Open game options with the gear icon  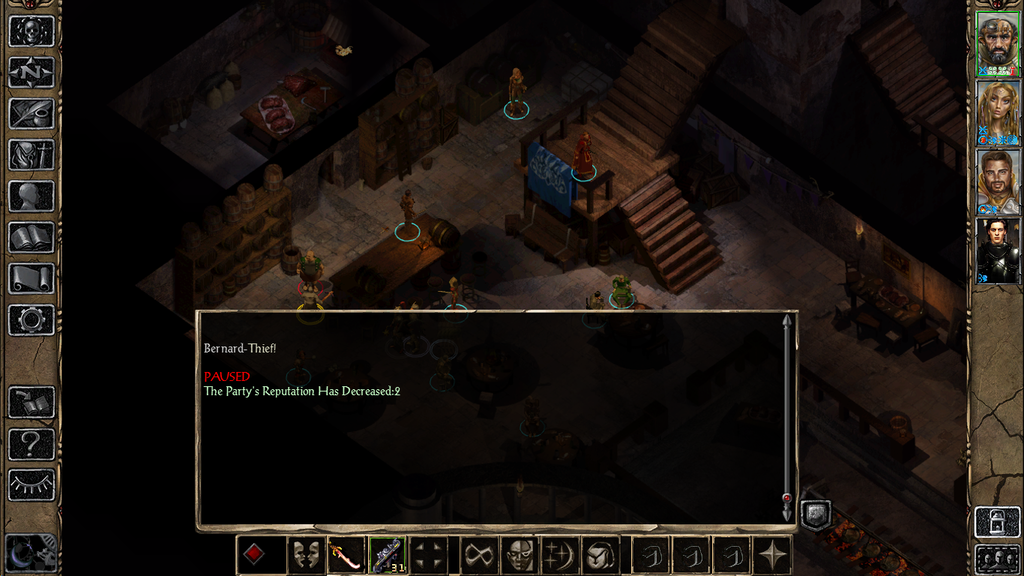click(31, 320)
